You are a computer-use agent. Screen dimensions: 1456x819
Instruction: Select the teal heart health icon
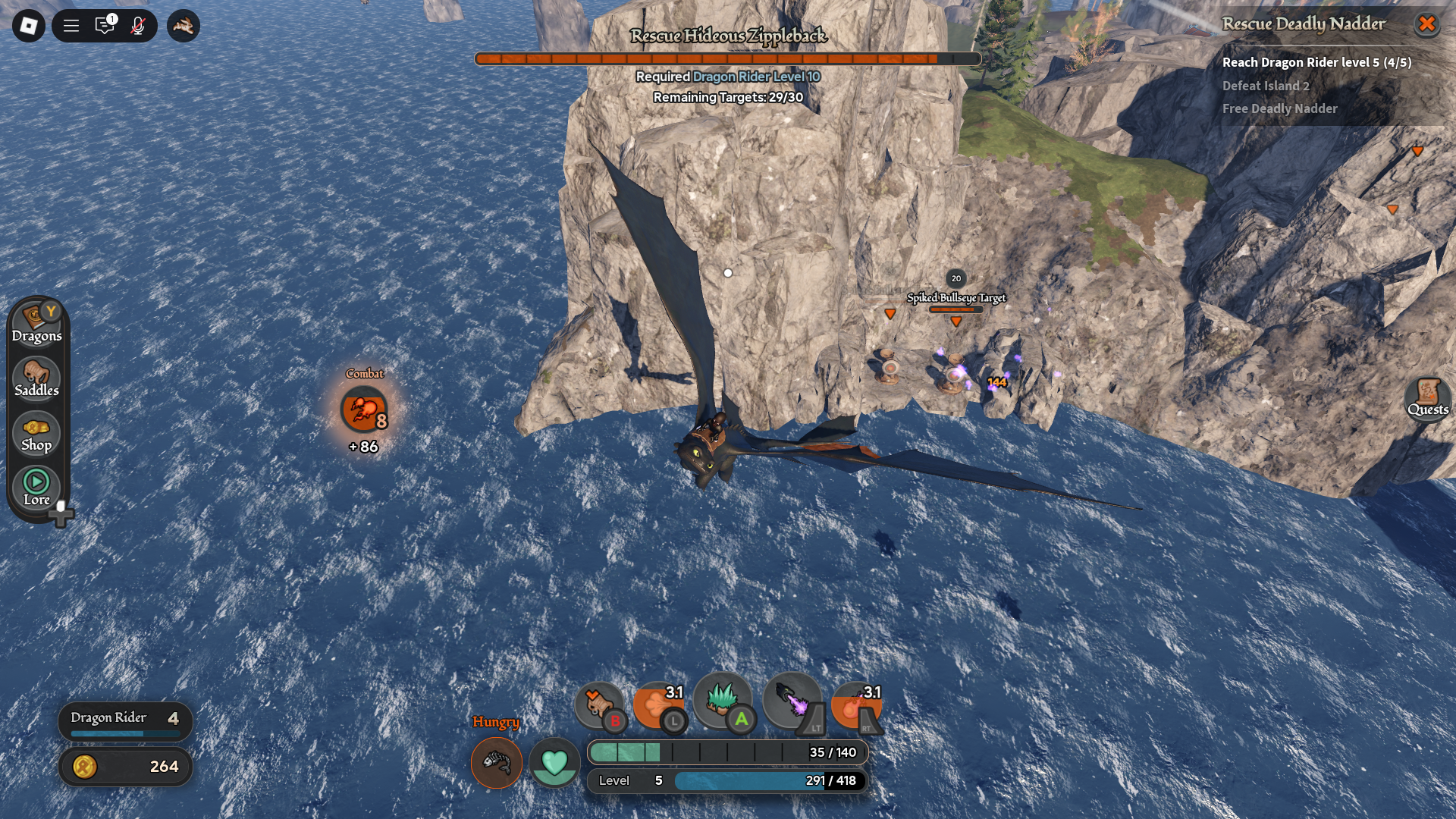(x=554, y=762)
